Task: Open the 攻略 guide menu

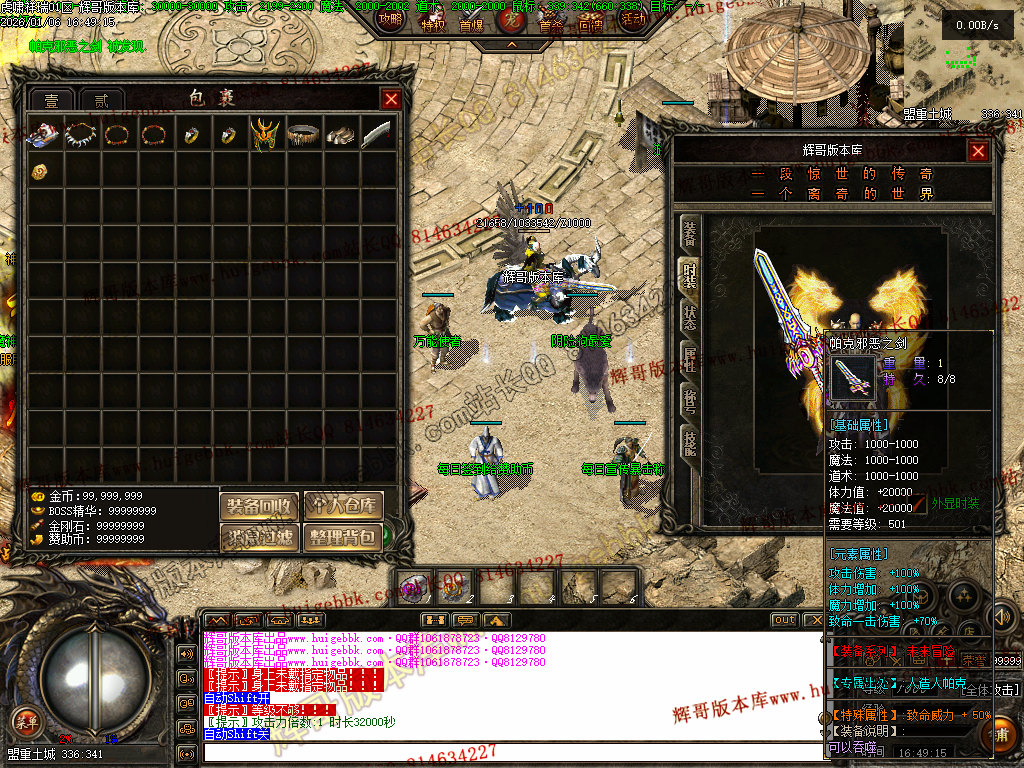Action: tap(392, 20)
